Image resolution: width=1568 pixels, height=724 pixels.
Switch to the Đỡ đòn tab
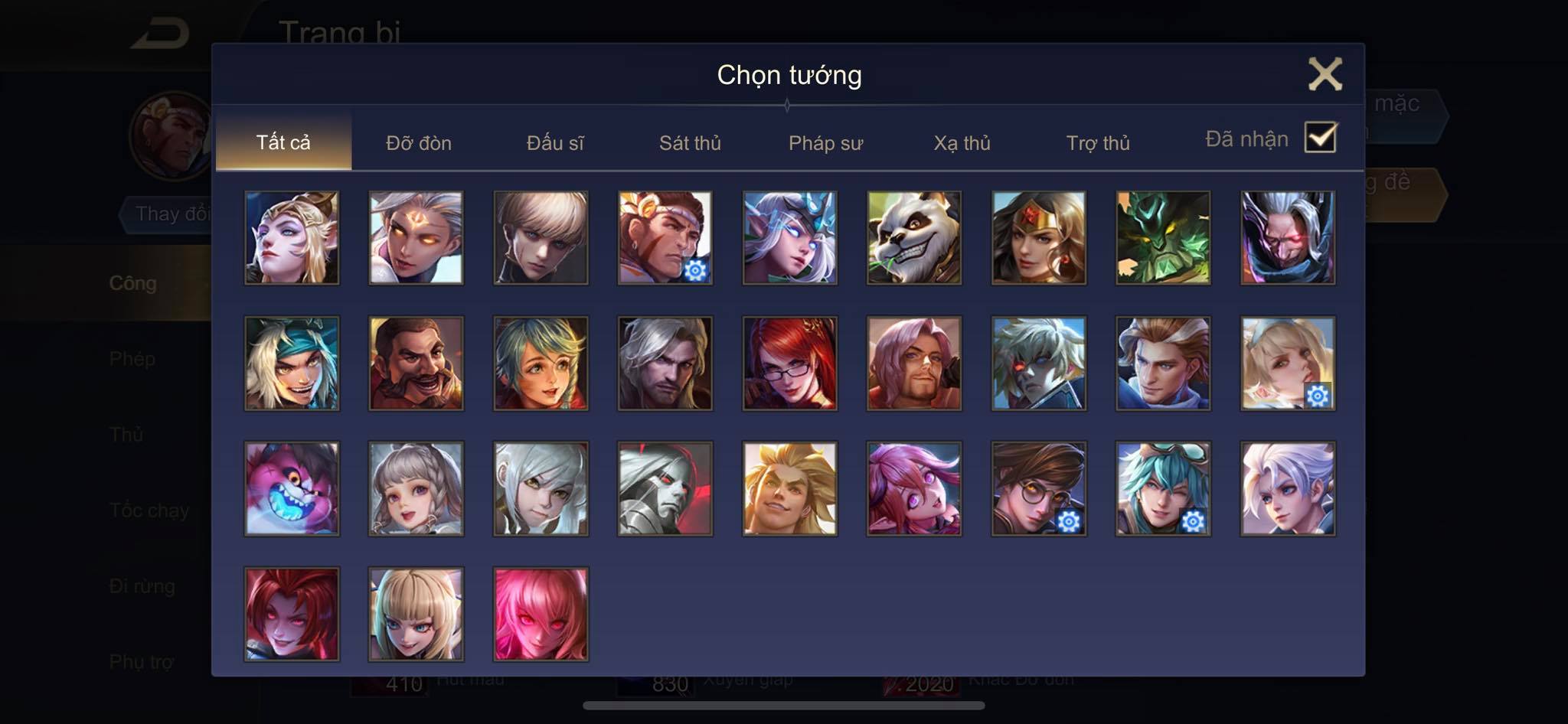(418, 142)
